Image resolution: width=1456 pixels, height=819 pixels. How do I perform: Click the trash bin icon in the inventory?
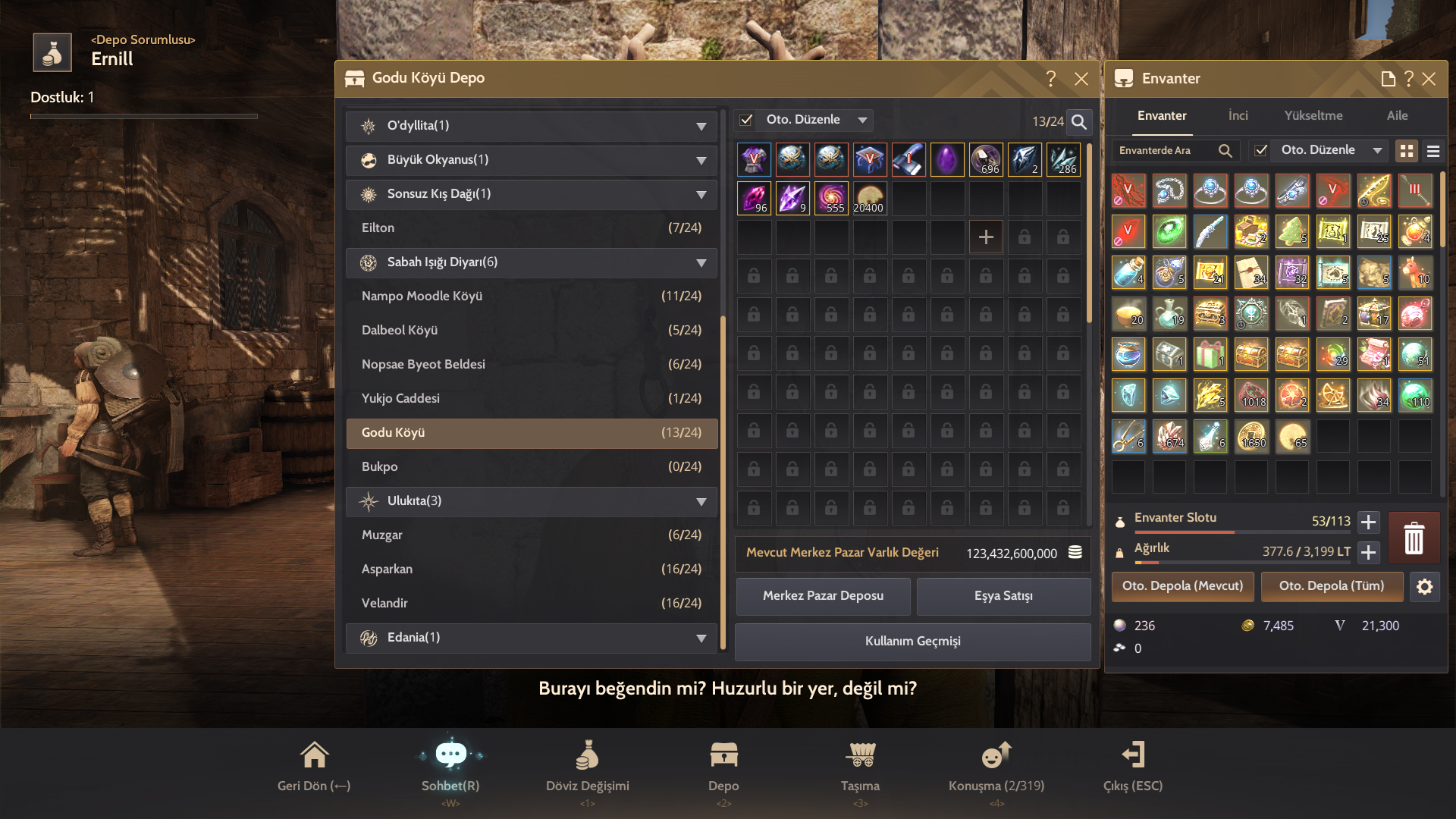pos(1414,538)
